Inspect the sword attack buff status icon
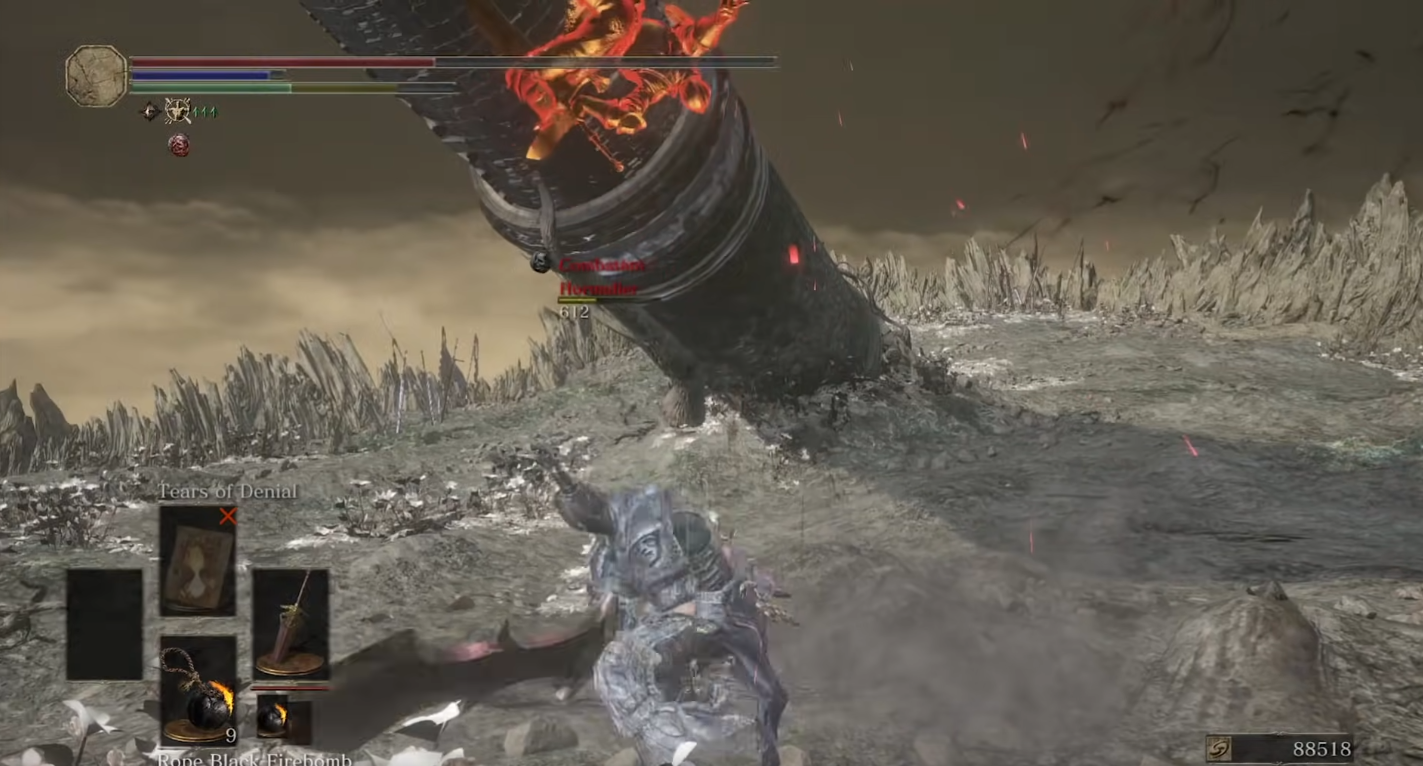 [178, 111]
